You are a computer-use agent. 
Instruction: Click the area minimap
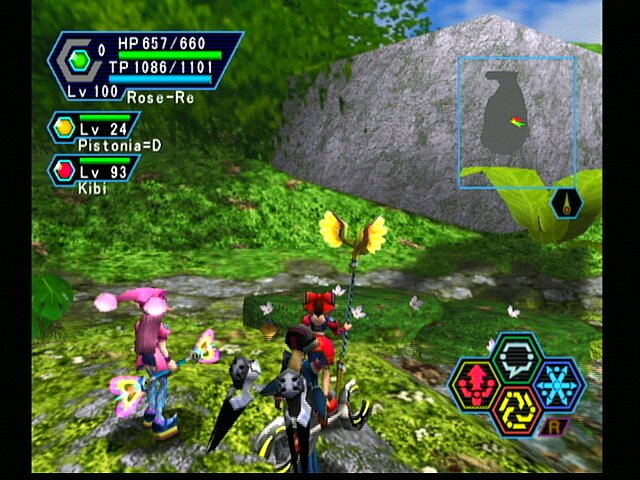tap(517, 122)
